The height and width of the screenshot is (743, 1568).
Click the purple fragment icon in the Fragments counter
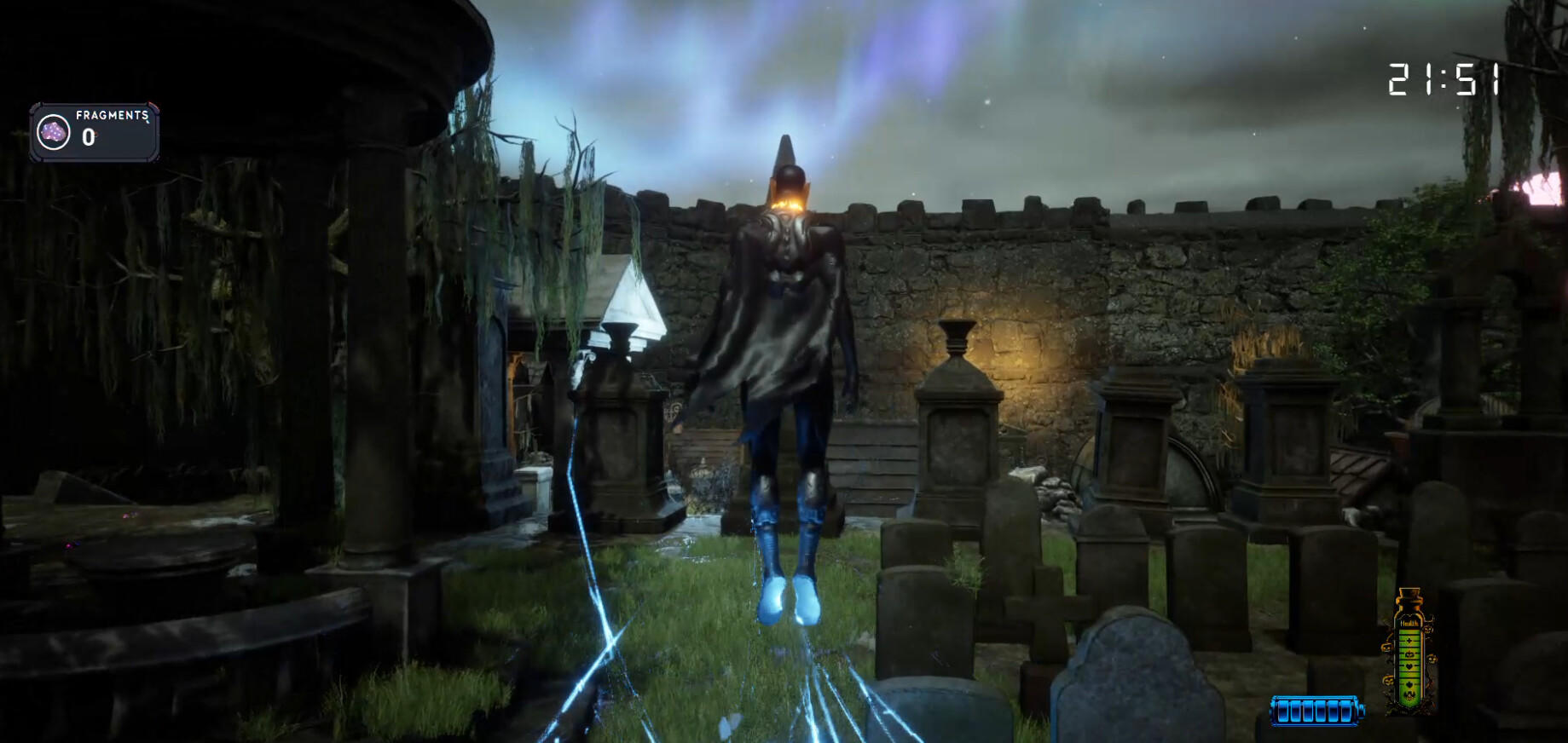[54, 133]
